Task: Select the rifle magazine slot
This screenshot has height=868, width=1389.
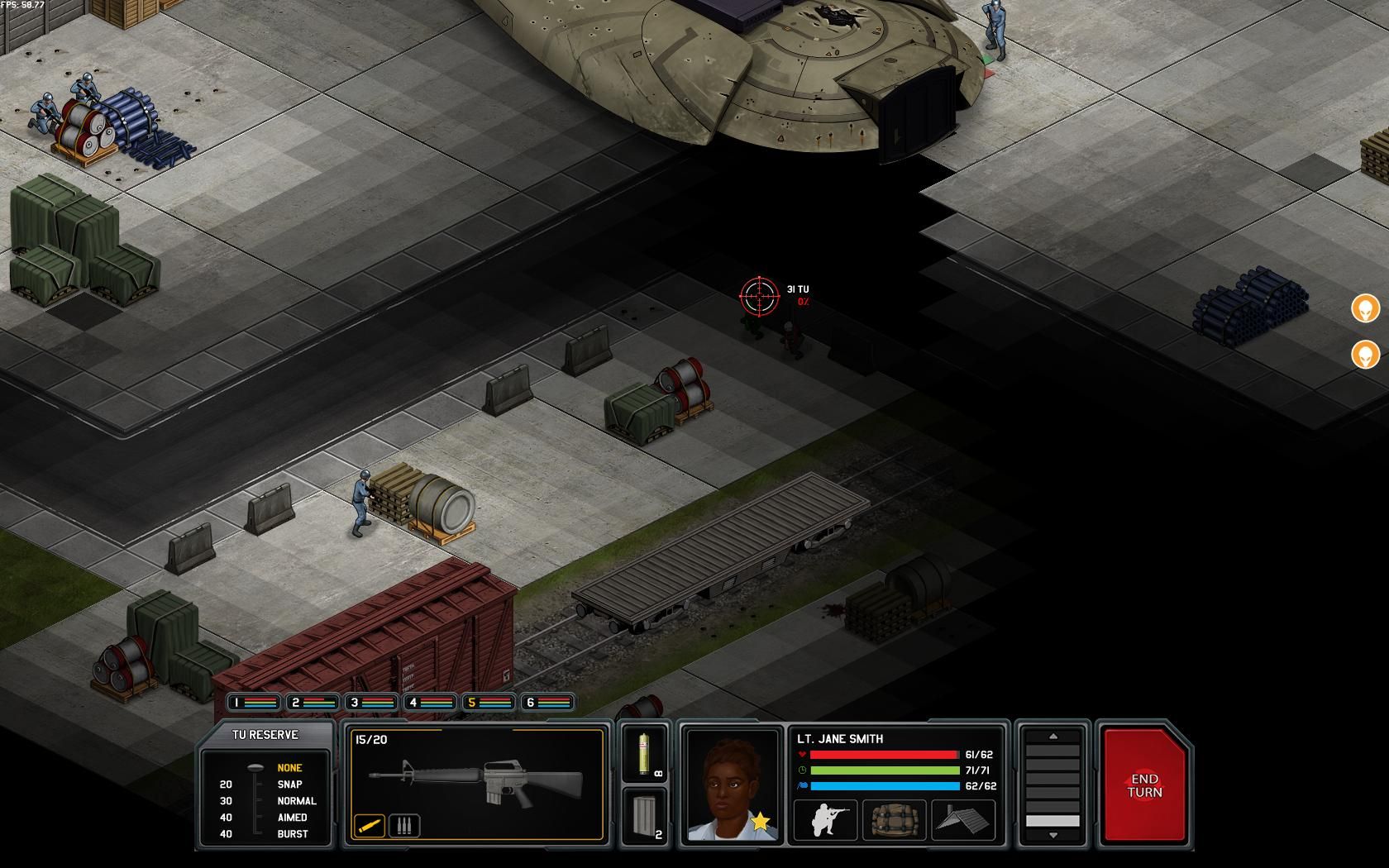Action: pos(644,814)
